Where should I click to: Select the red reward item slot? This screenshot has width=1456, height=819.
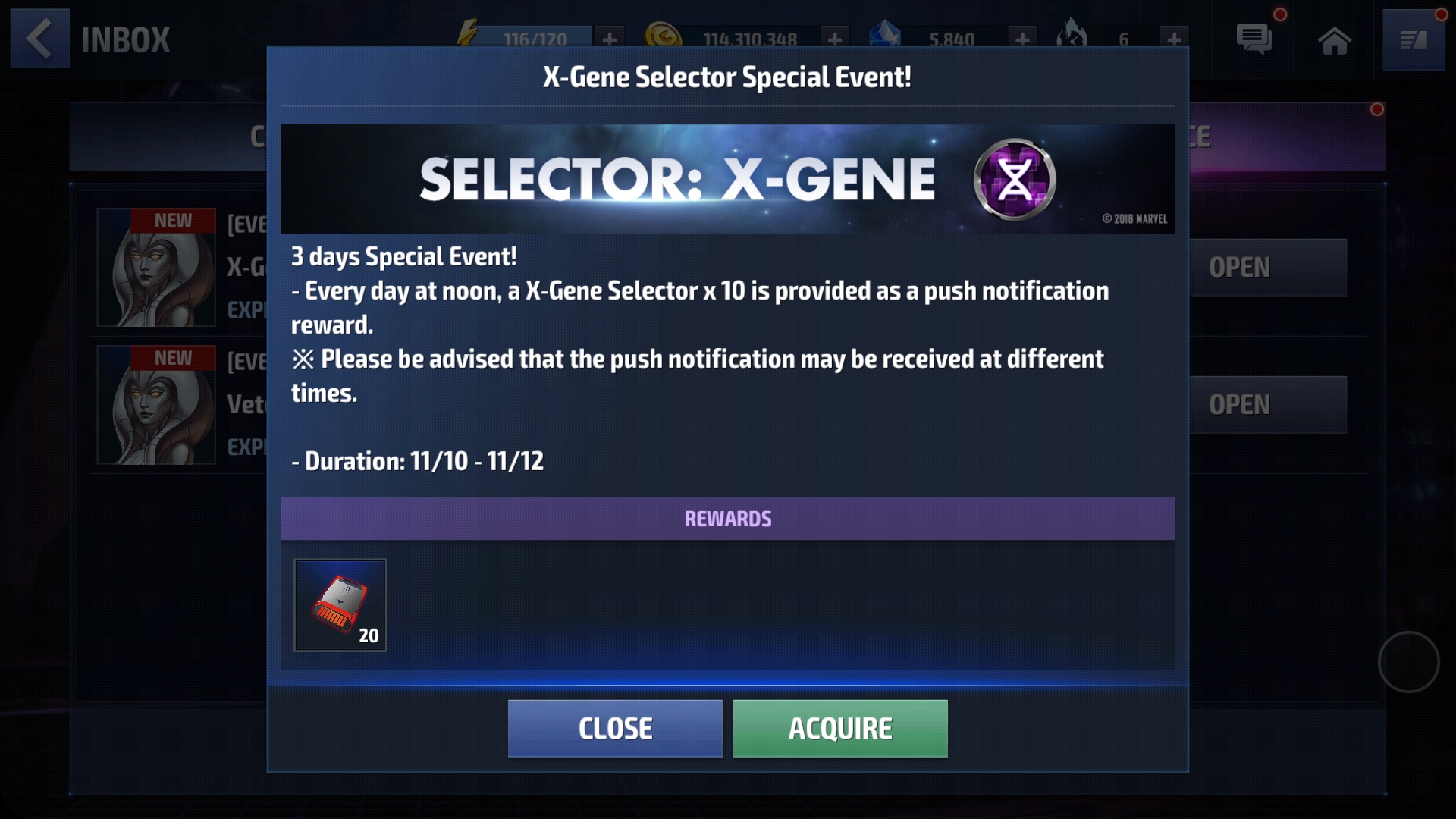340,605
